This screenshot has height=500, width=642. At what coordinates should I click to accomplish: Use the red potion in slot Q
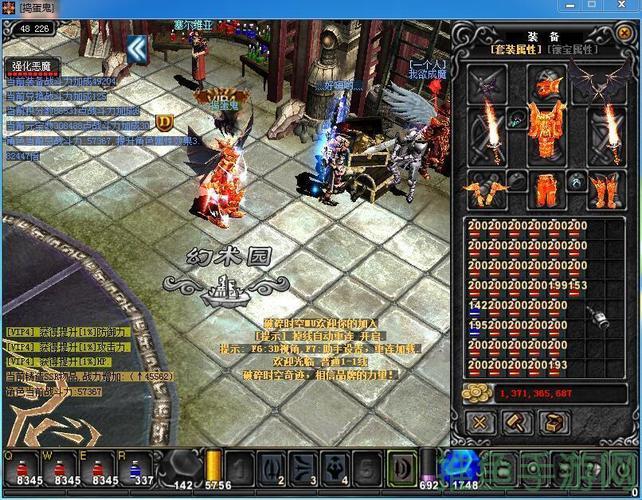[21, 468]
